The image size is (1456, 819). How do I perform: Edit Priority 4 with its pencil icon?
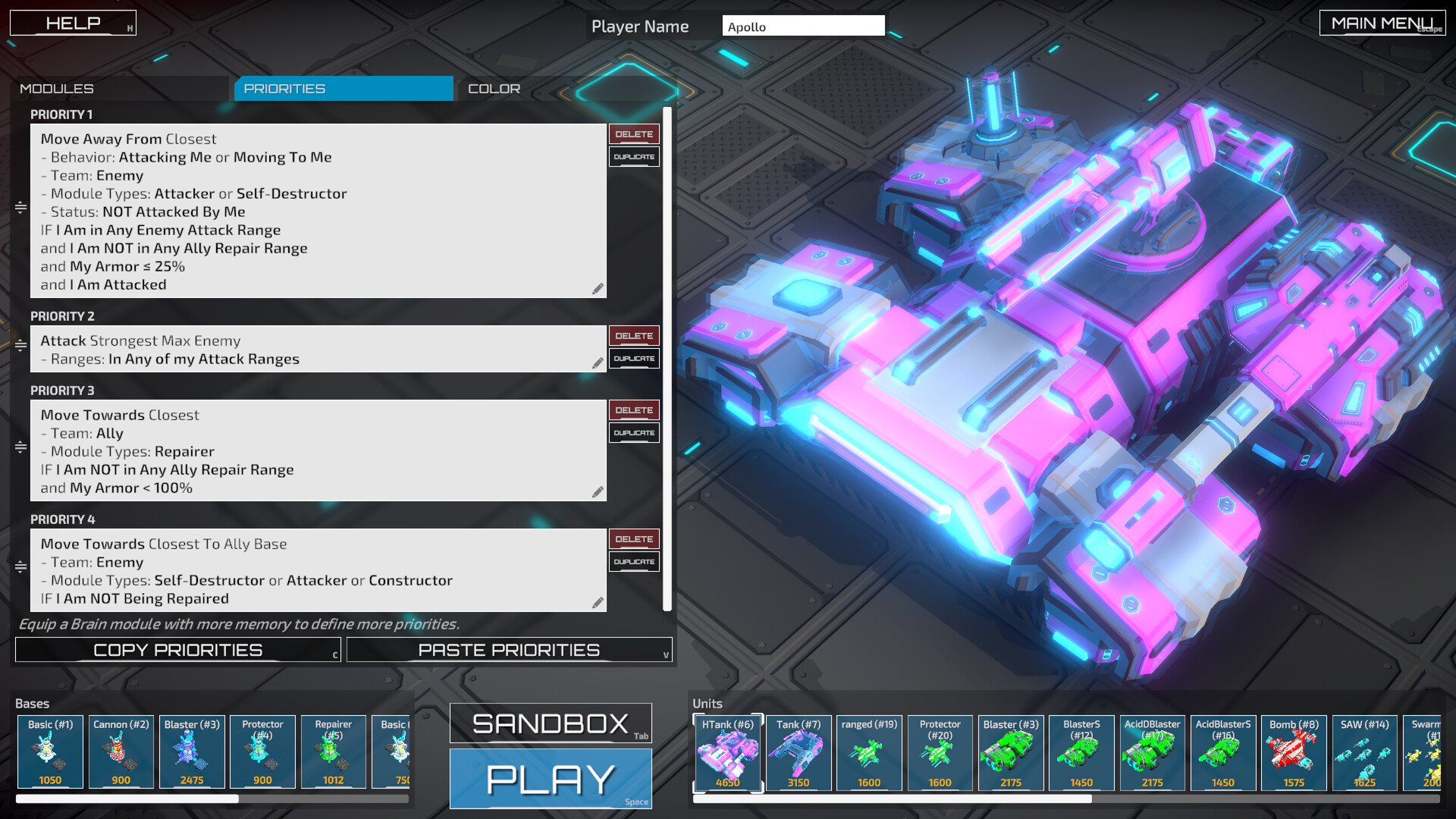pyautogui.click(x=598, y=601)
